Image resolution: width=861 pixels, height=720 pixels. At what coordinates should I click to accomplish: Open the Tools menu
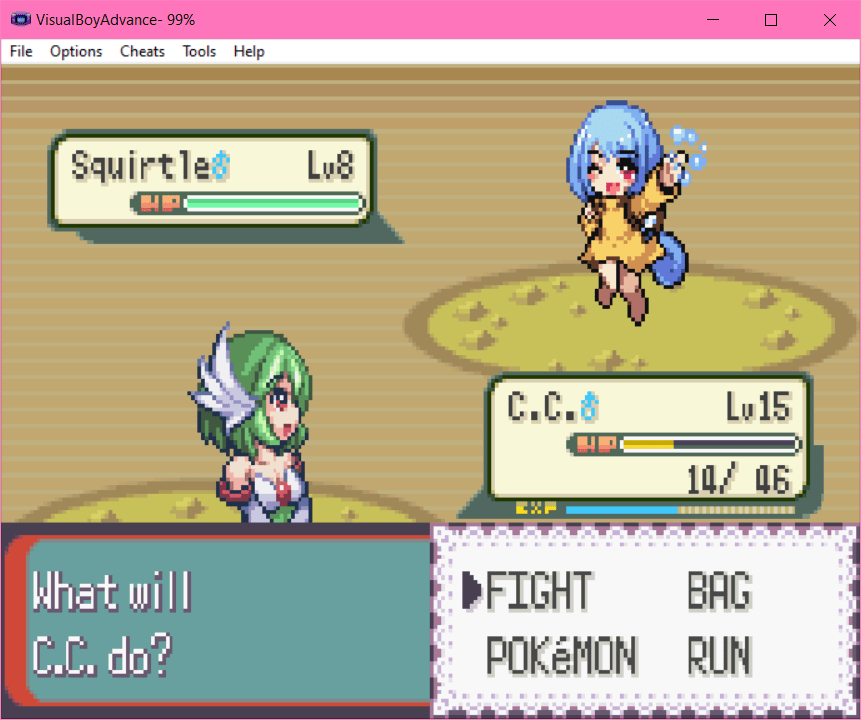199,51
